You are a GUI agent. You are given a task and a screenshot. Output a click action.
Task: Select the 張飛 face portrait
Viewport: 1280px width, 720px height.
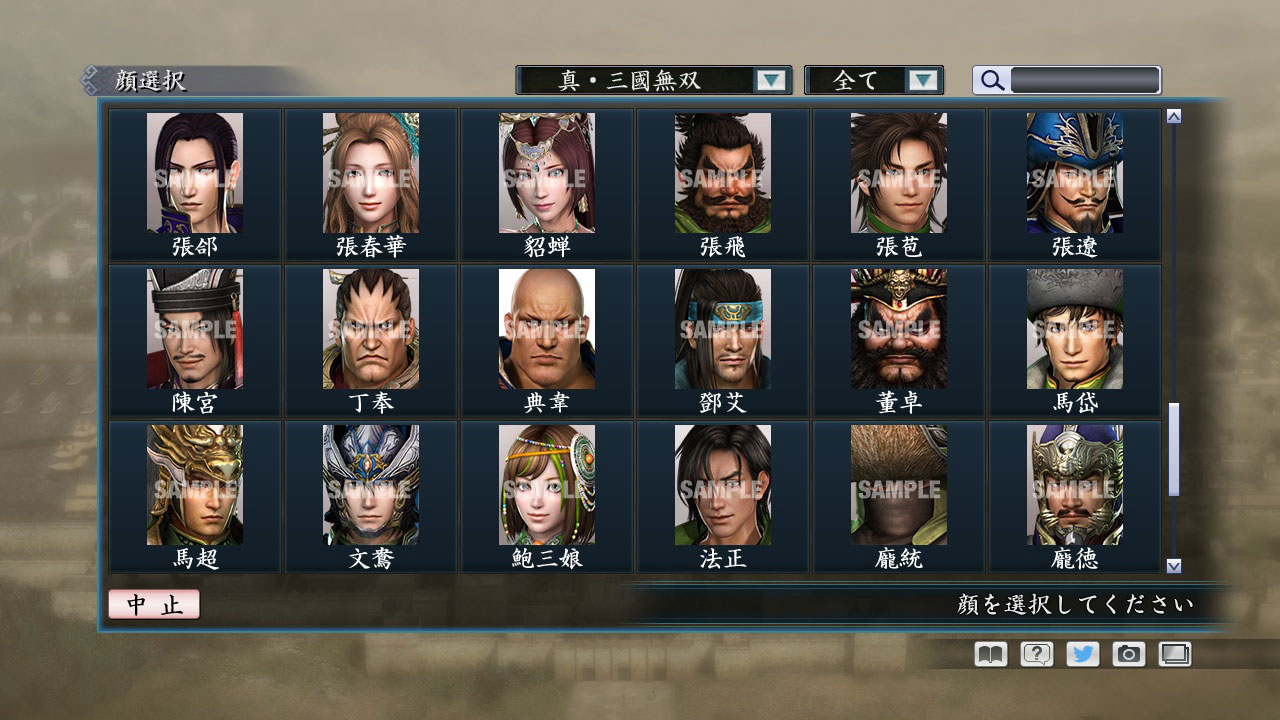click(722, 175)
